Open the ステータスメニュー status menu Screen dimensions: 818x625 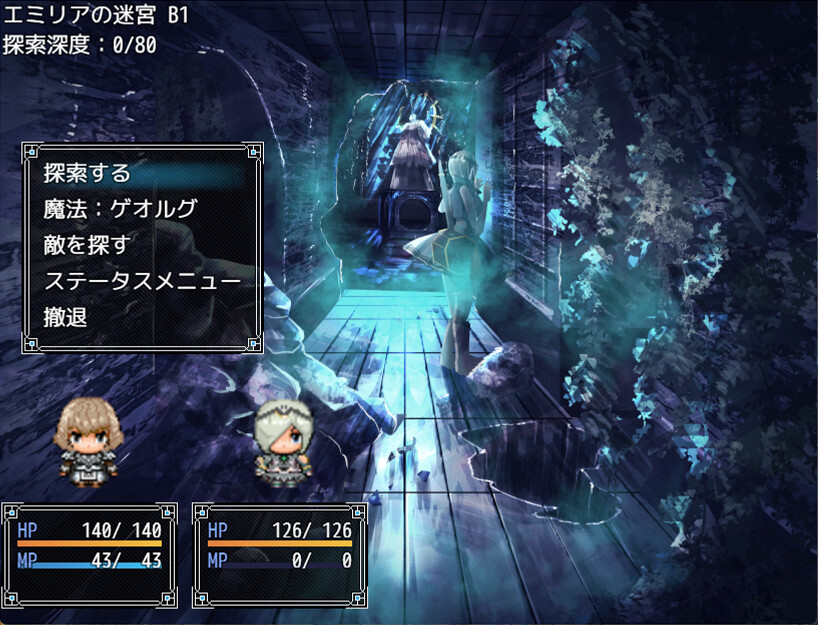[142, 281]
